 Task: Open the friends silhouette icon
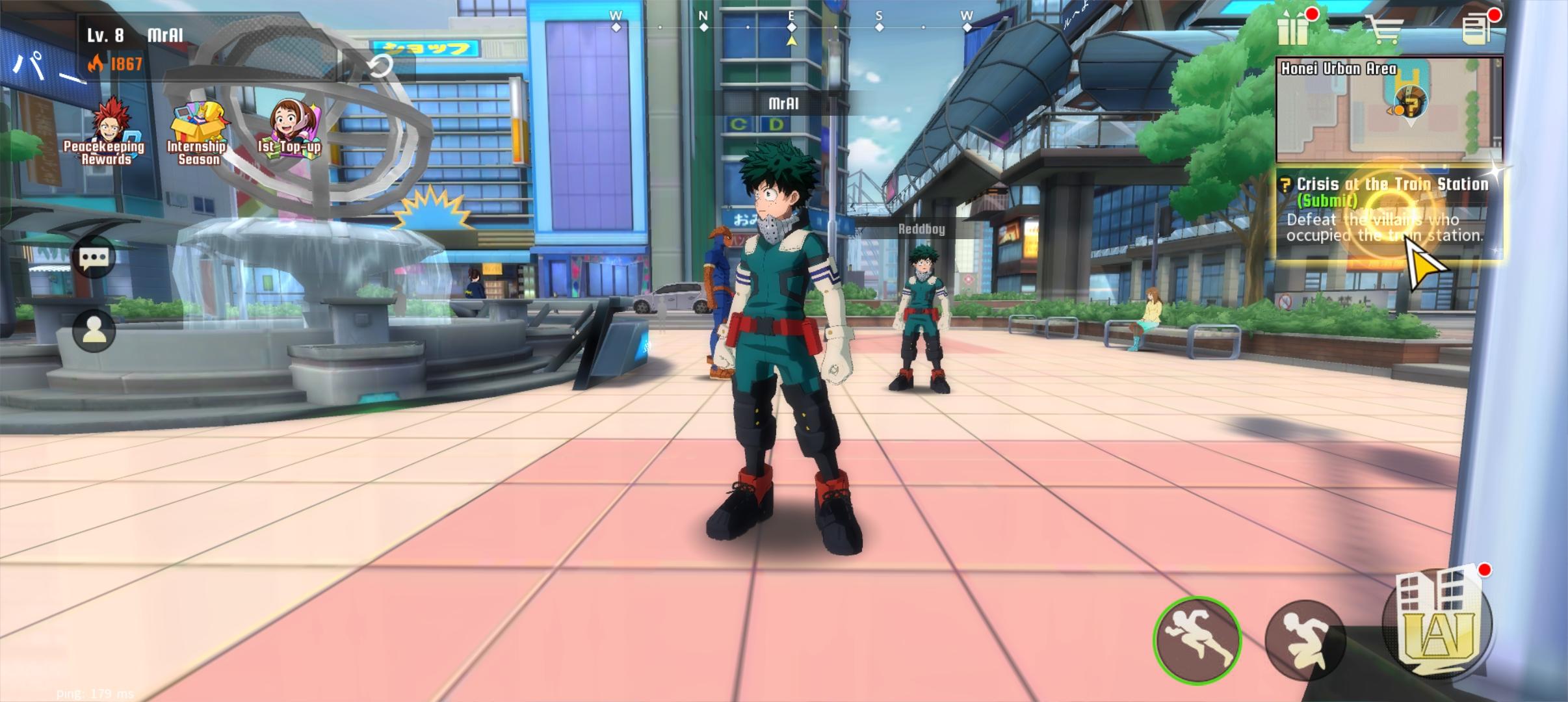tap(94, 331)
